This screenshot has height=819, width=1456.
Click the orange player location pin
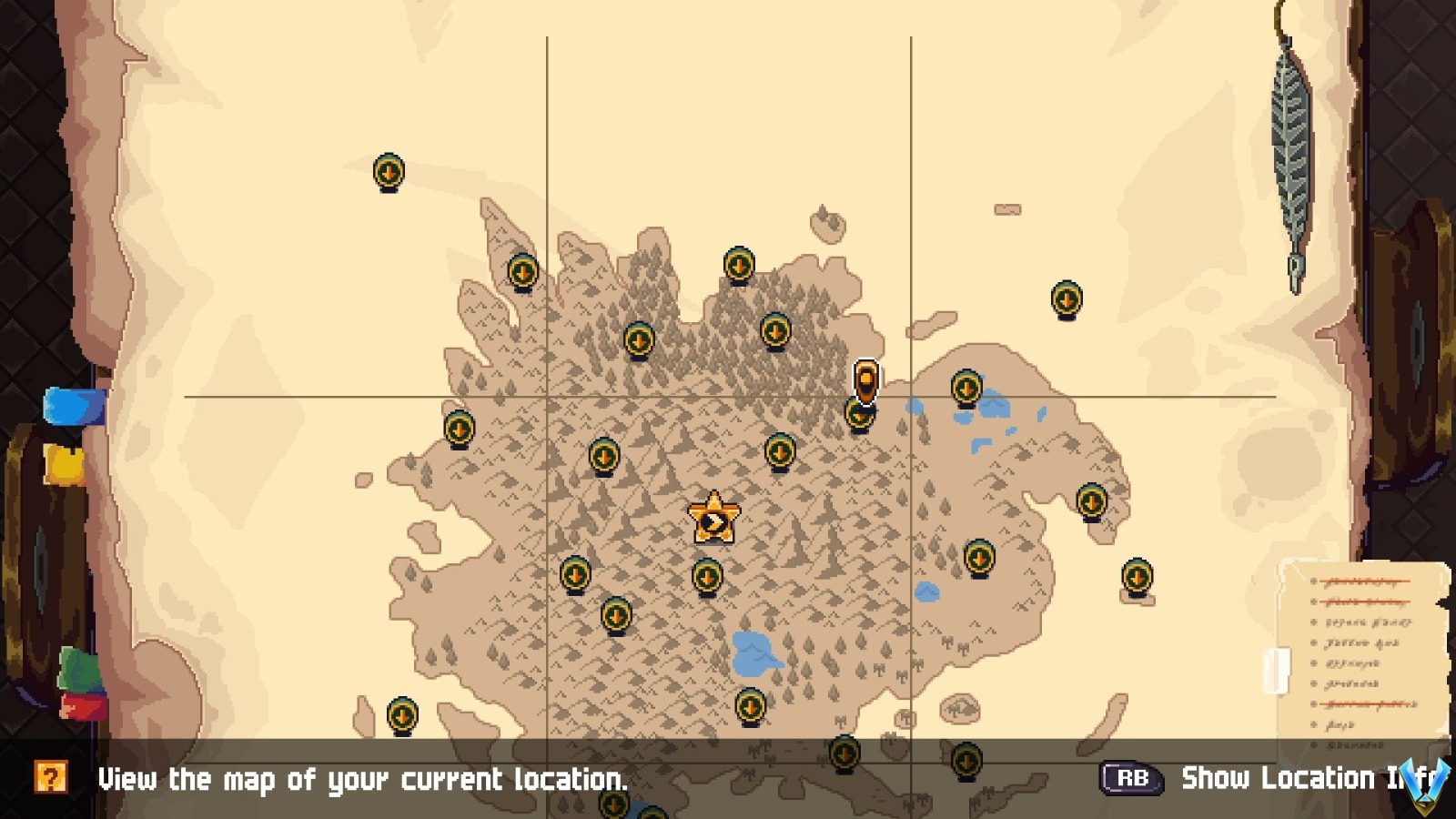coord(864,378)
